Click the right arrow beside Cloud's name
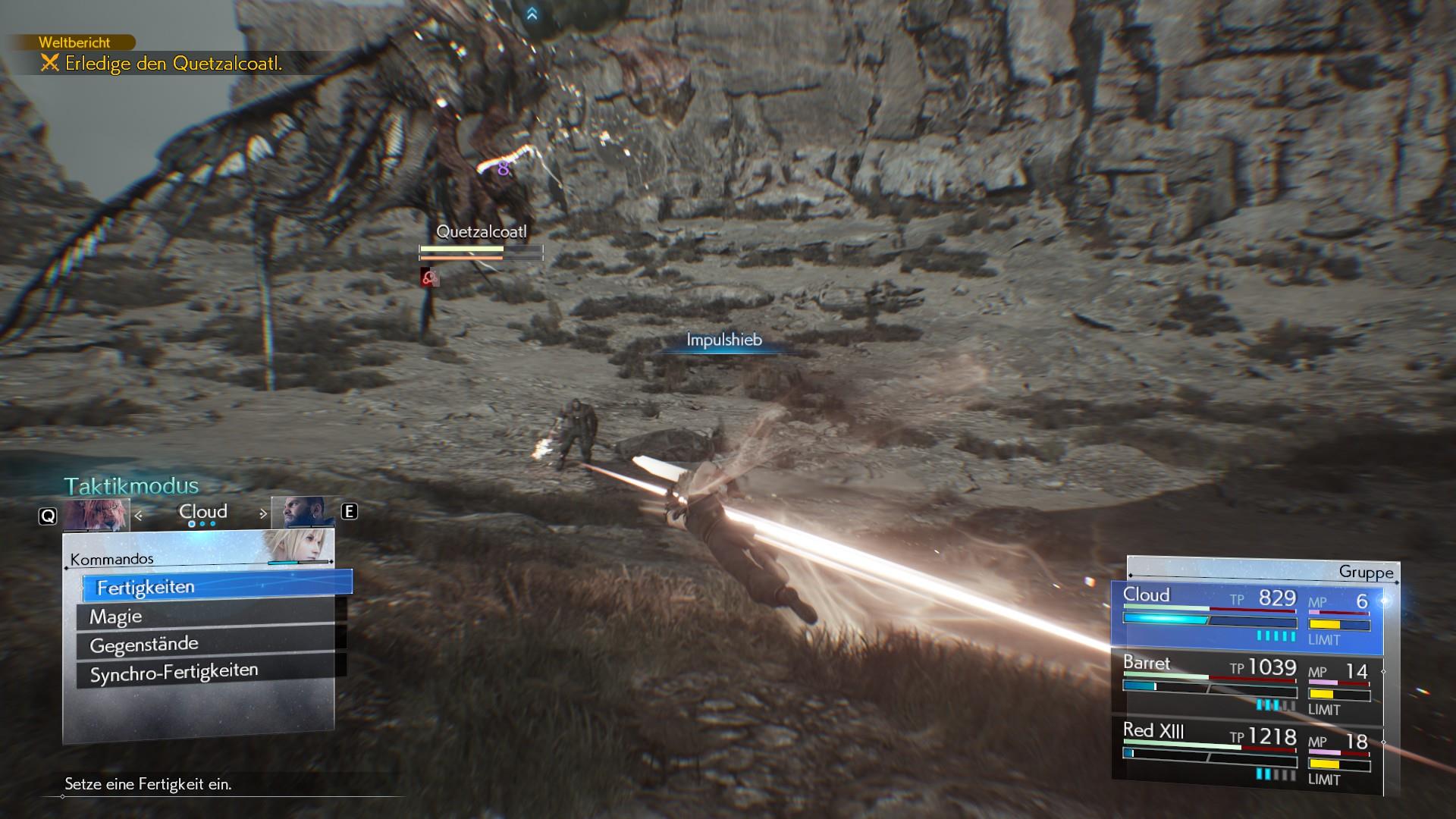 click(263, 513)
